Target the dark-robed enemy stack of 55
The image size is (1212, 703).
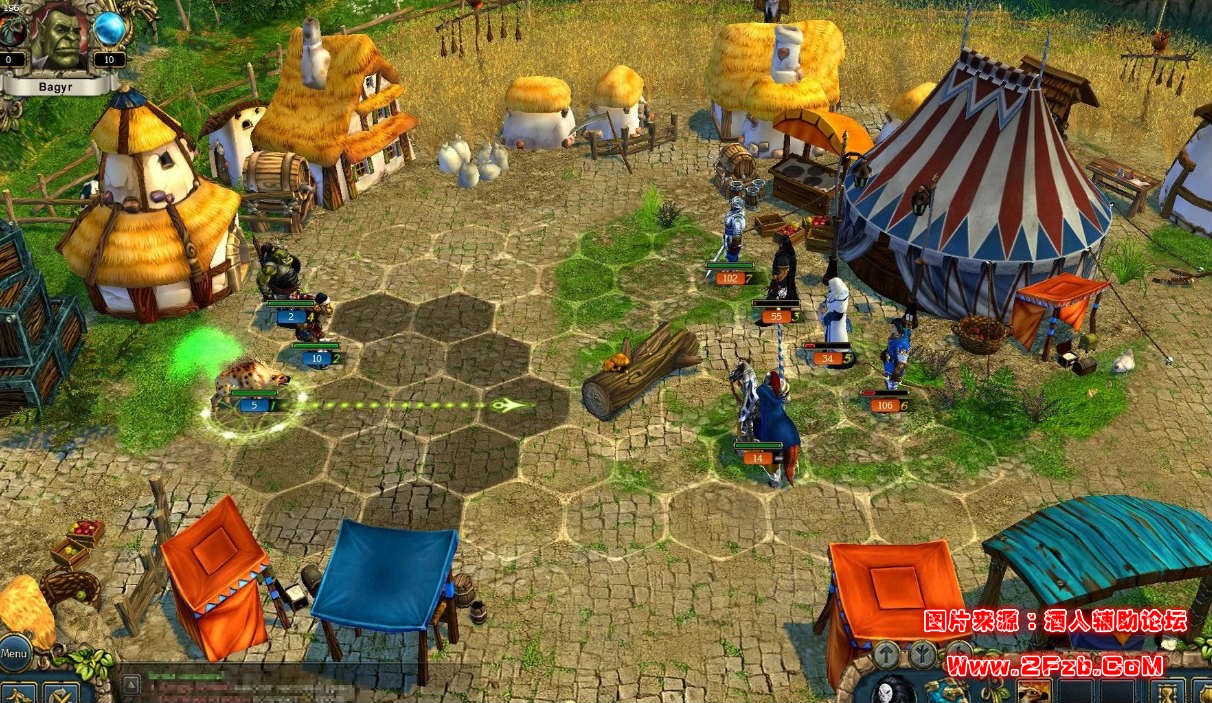pyautogui.click(x=783, y=275)
